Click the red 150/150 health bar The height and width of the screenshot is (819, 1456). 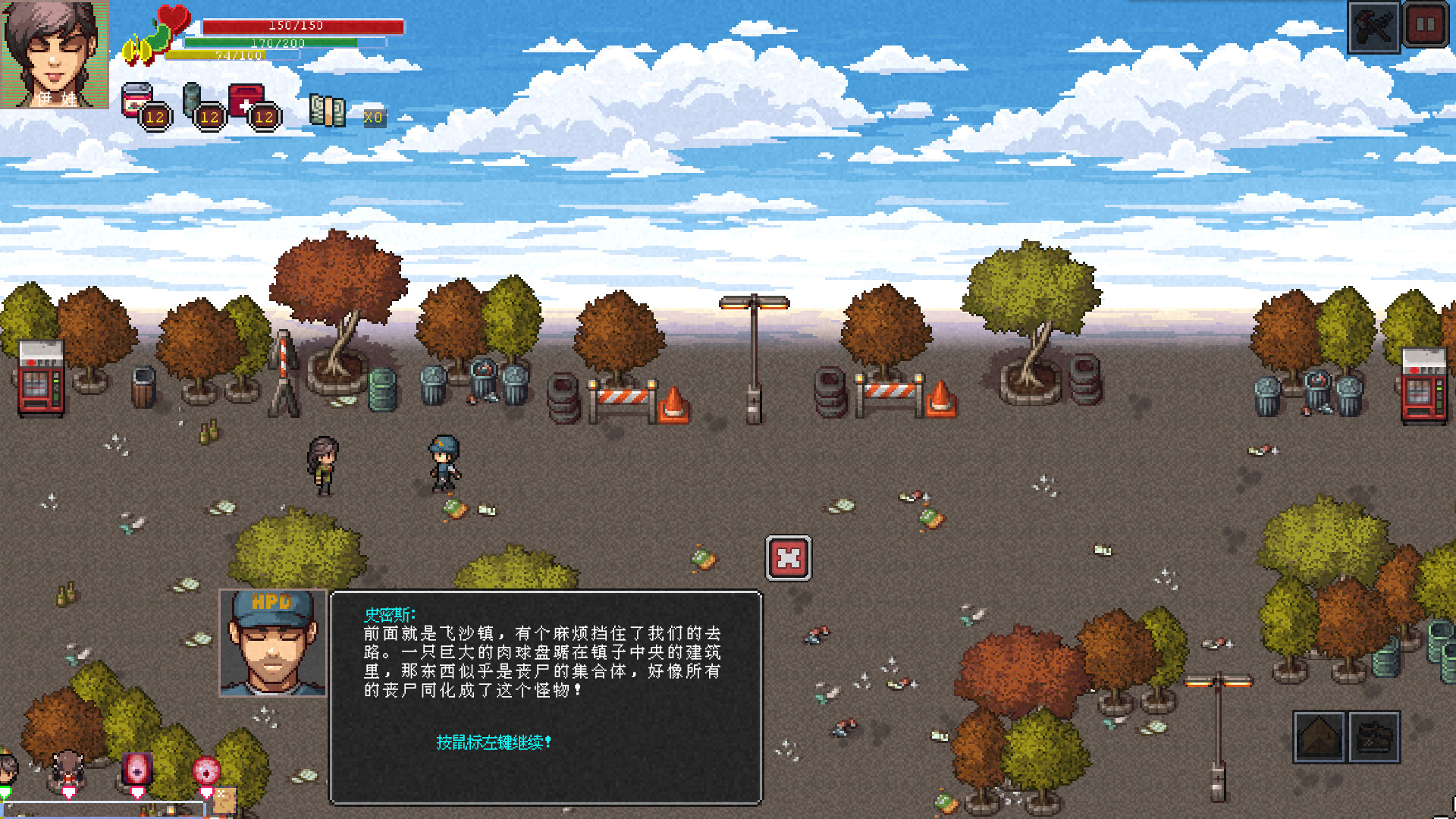[x=294, y=25]
